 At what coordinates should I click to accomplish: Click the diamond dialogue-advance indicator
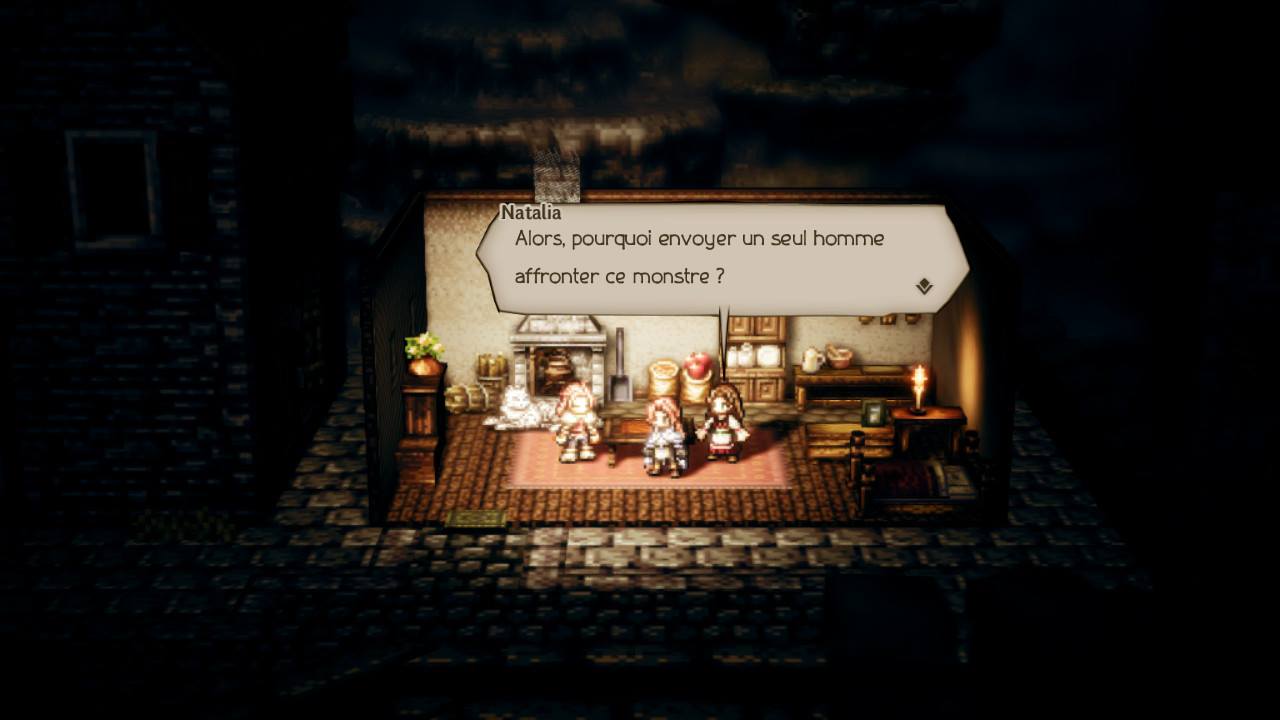925,283
